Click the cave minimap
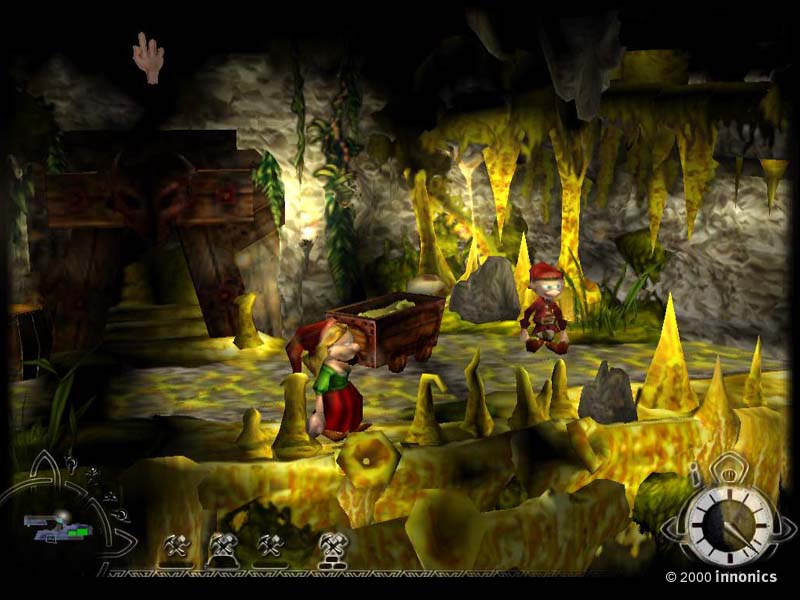 click(x=57, y=527)
